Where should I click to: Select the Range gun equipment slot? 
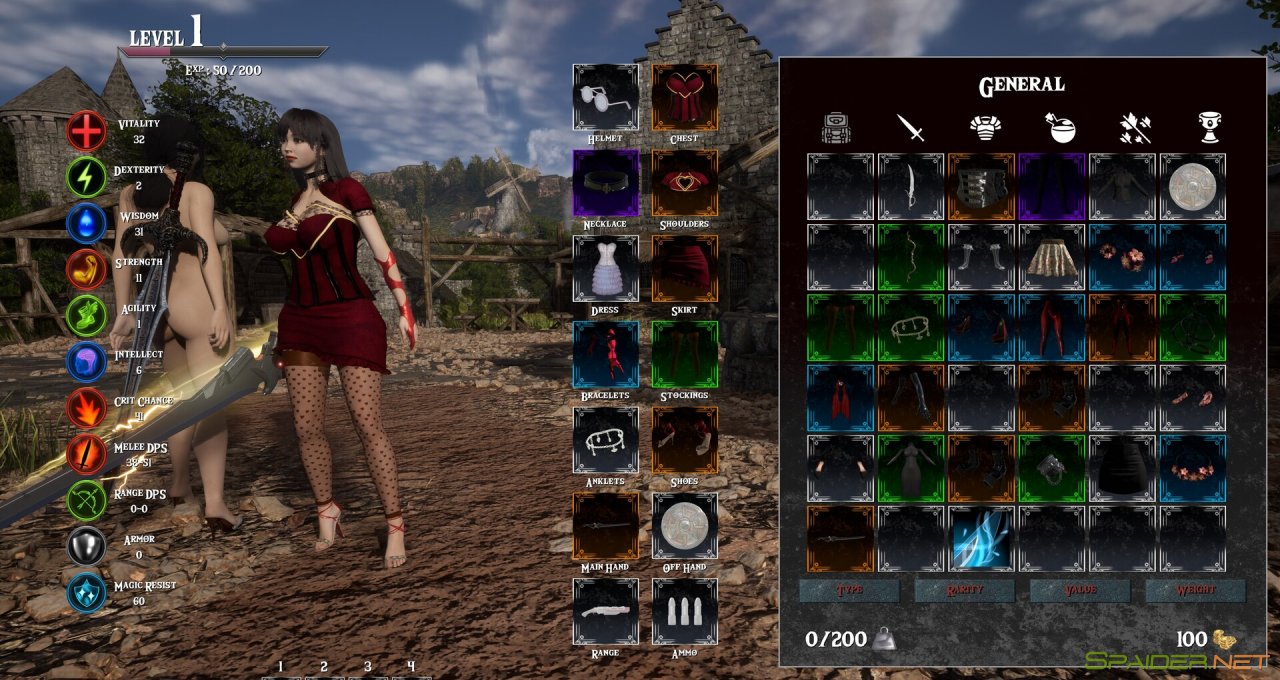coord(606,612)
